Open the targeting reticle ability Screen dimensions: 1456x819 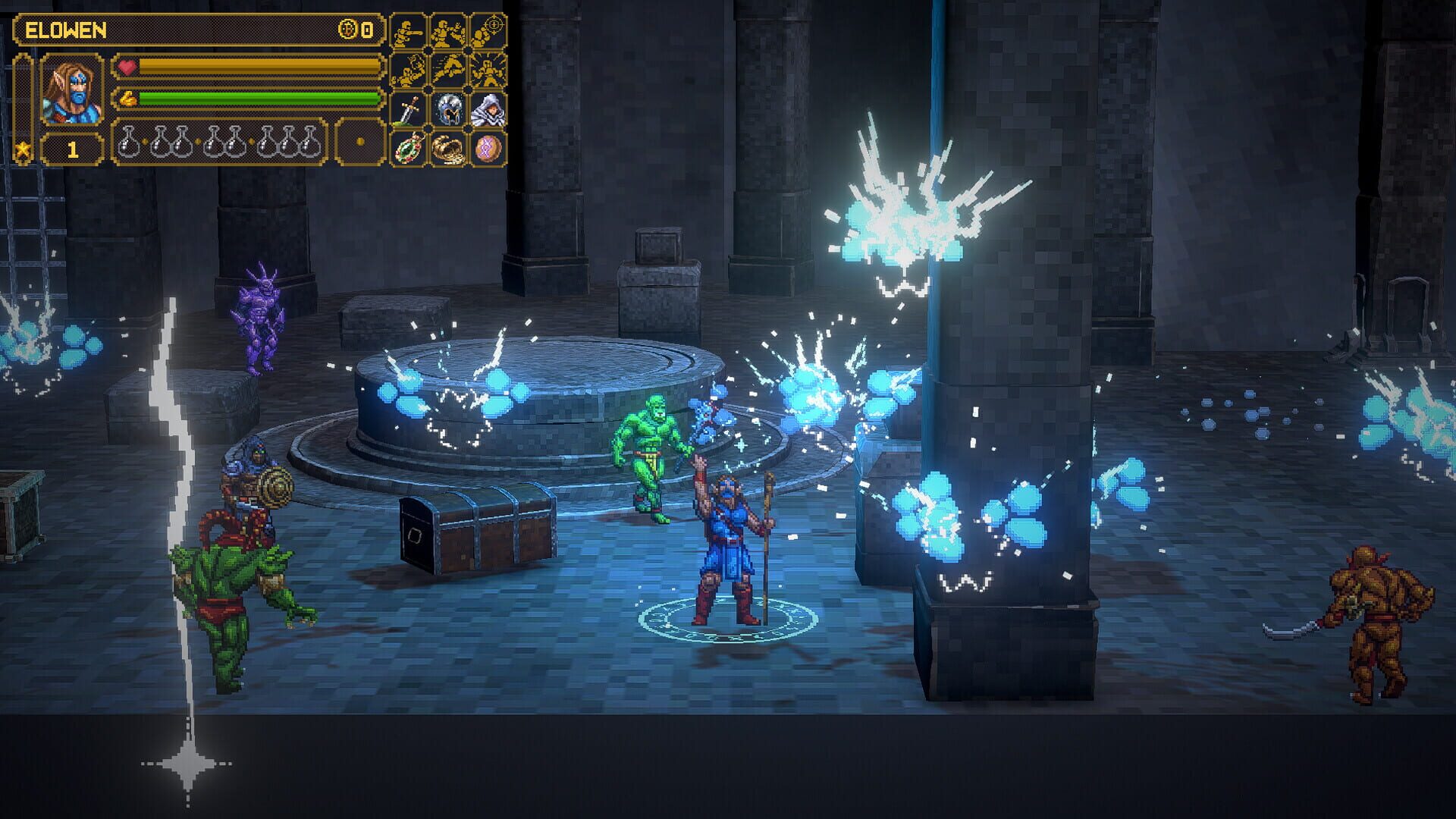click(x=489, y=30)
